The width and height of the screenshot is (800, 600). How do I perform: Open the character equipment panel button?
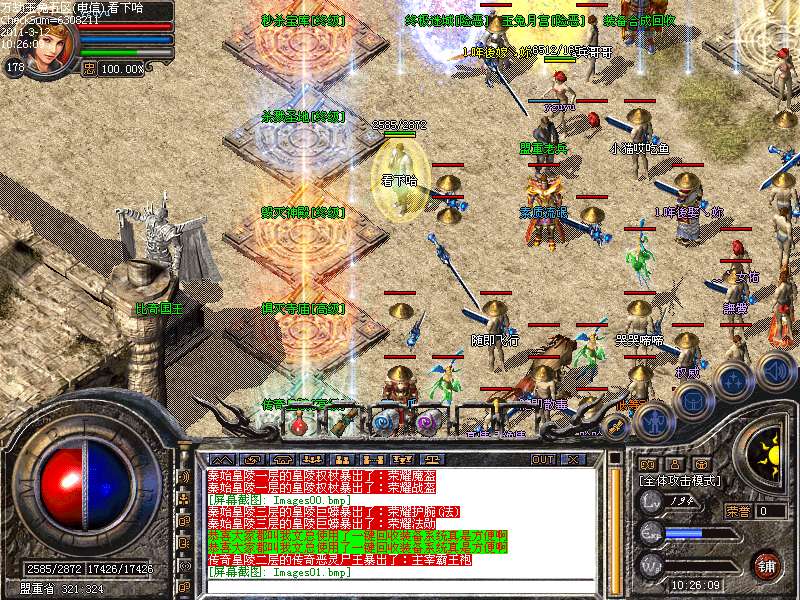tap(652, 422)
